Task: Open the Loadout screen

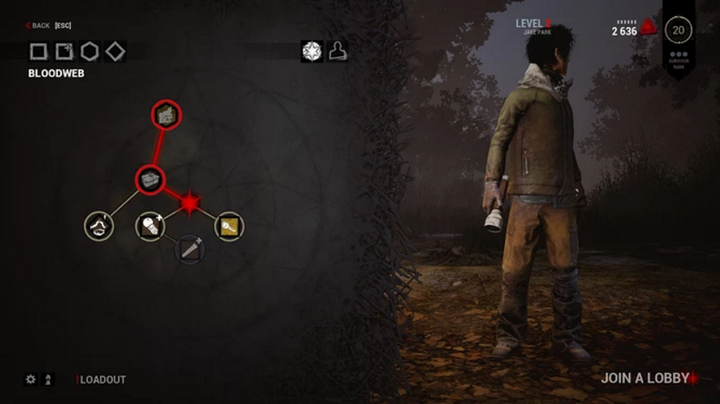Action: tap(102, 380)
